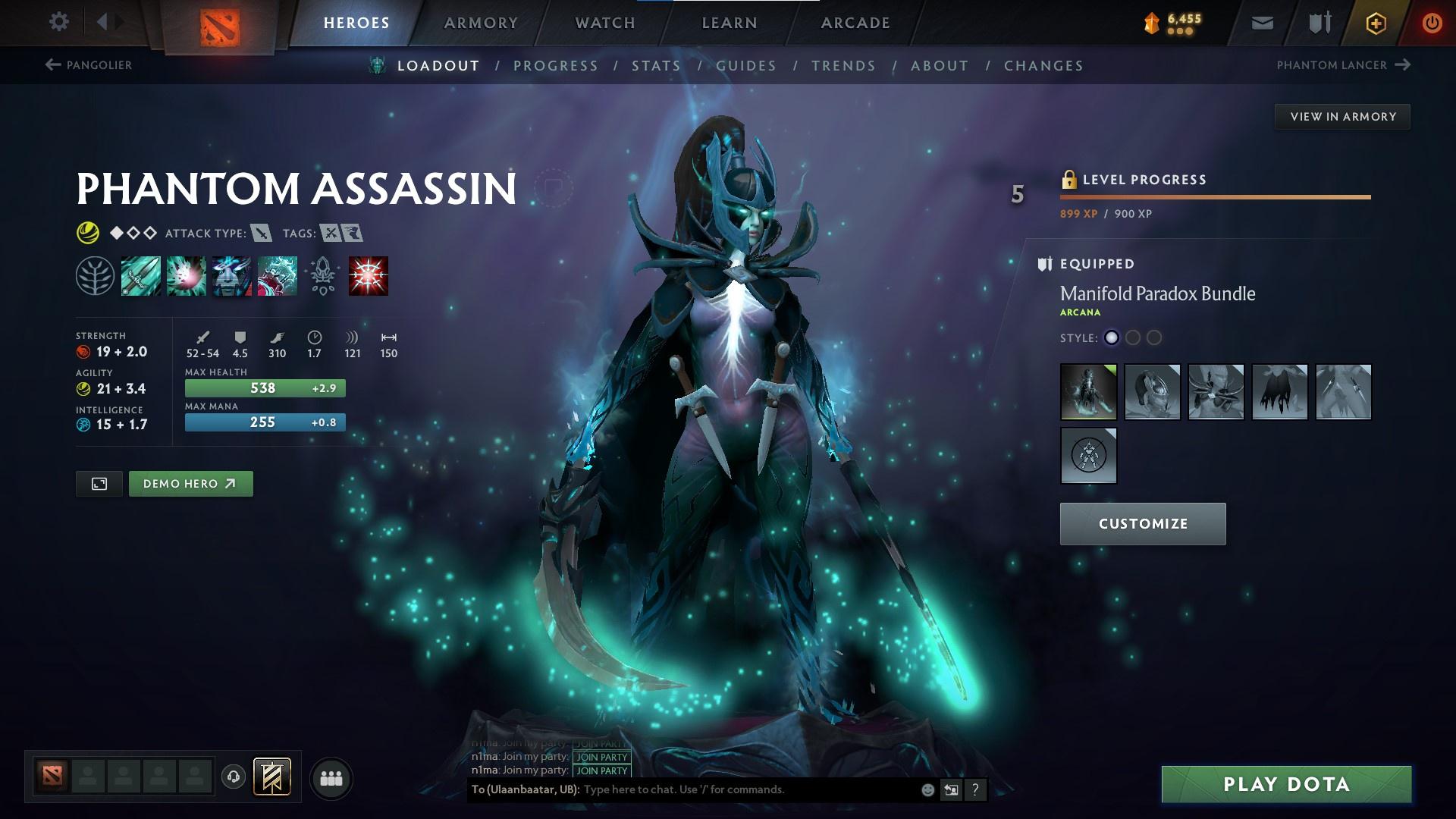Open the Customize loadout button
Image resolution: width=1456 pixels, height=819 pixels.
(1142, 524)
